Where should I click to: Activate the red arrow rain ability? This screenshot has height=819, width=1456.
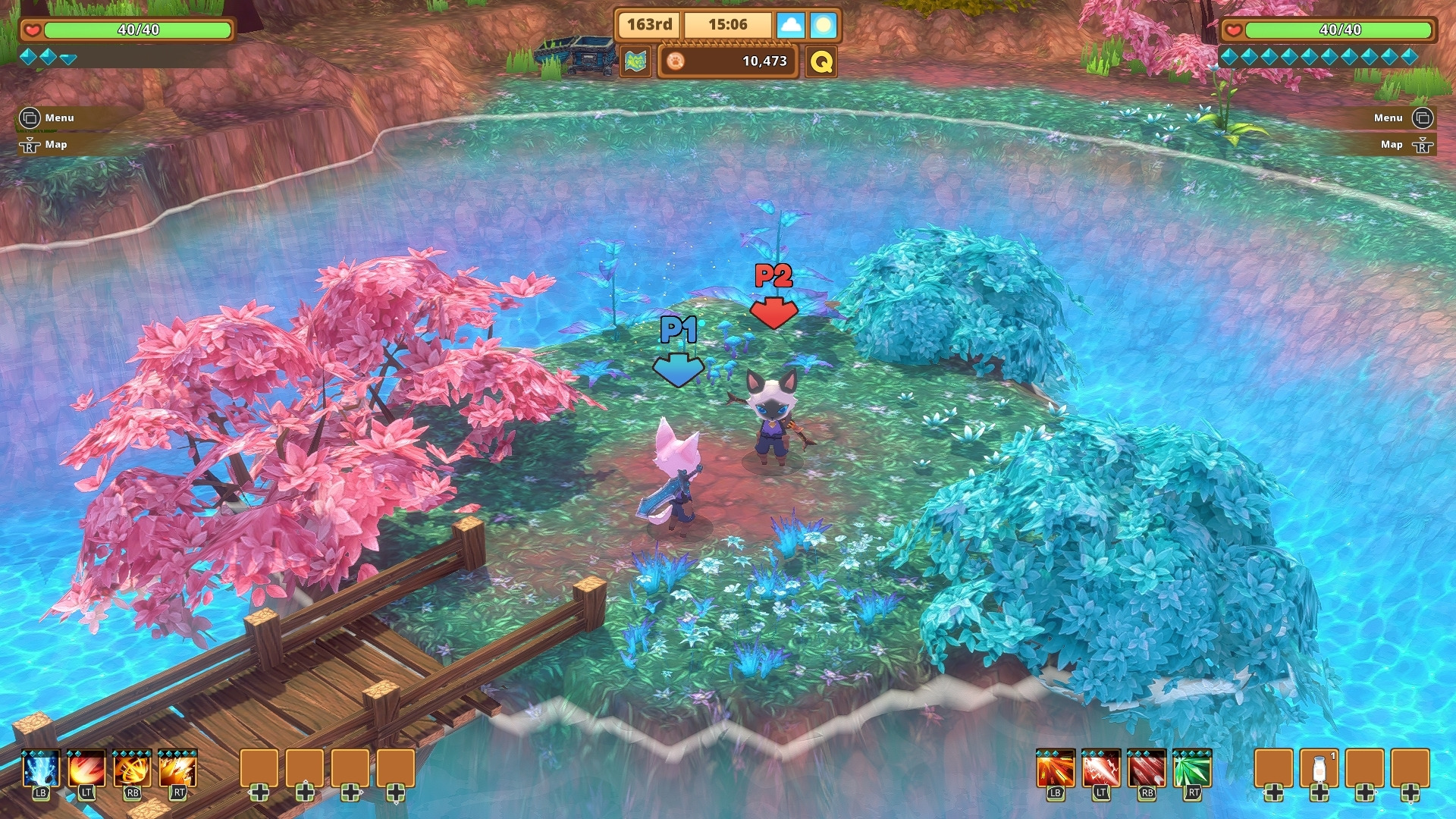pos(1147,770)
